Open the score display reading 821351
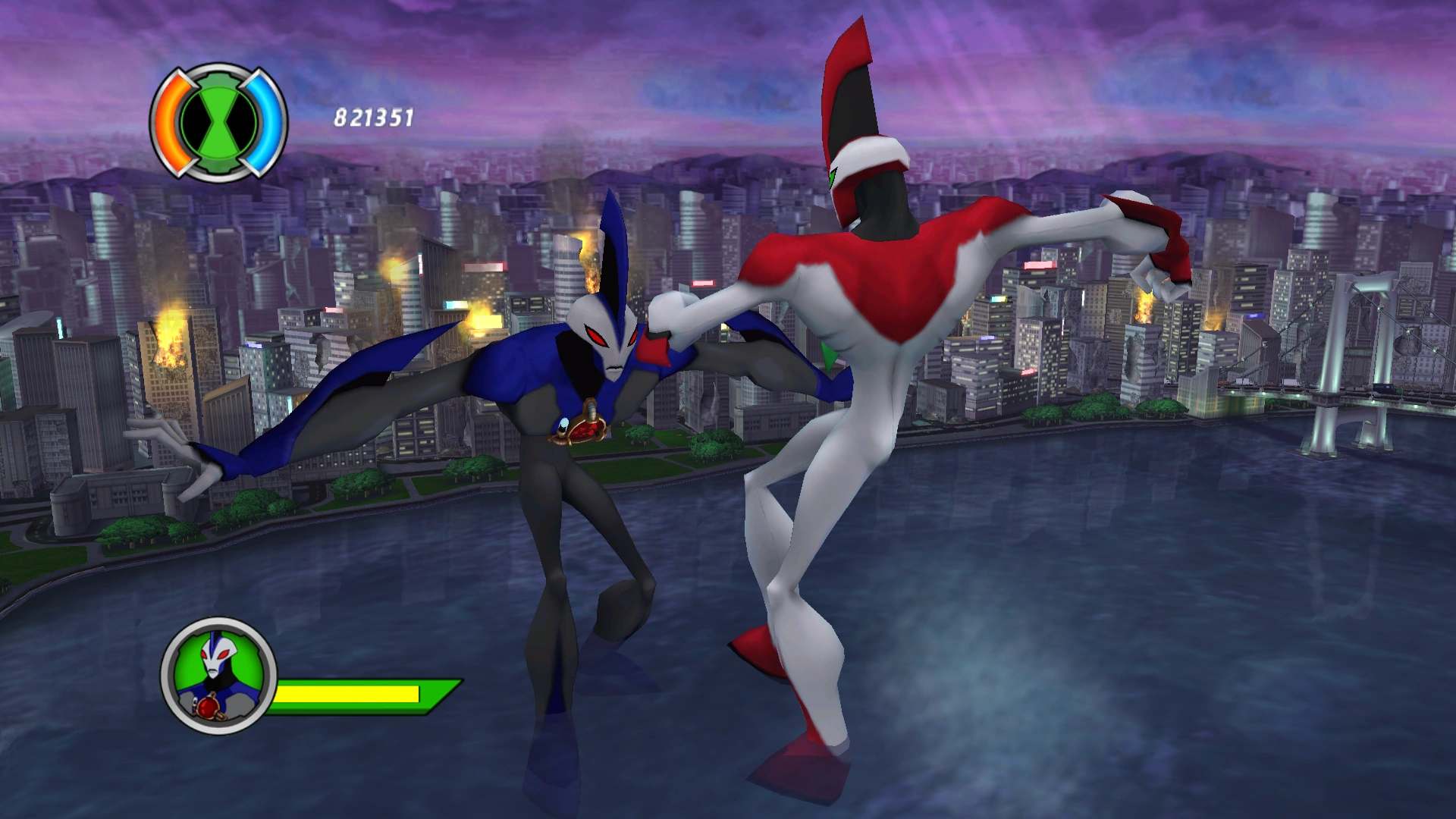Viewport: 1456px width, 819px height. [x=372, y=118]
